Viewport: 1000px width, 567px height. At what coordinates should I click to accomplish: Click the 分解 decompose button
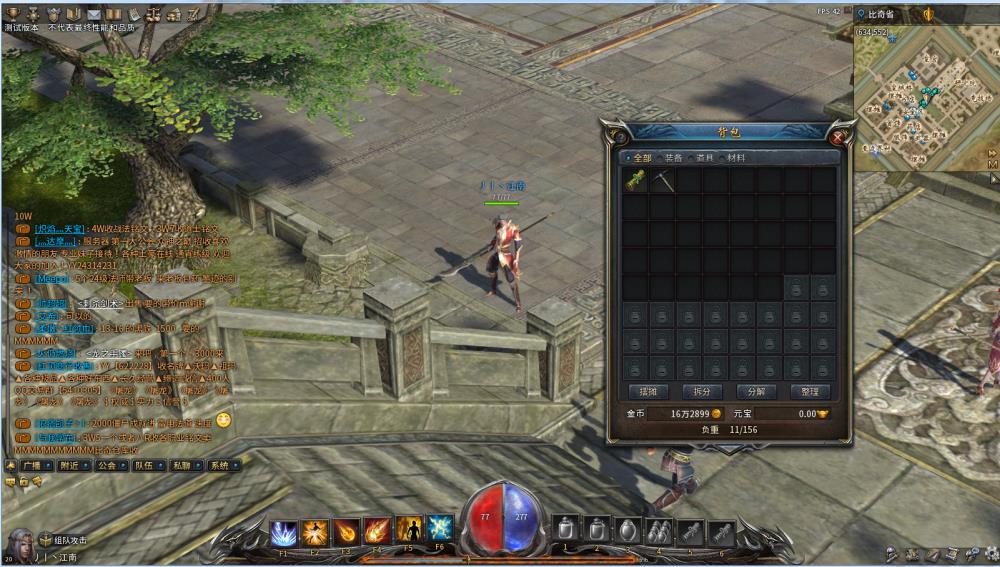click(755, 391)
